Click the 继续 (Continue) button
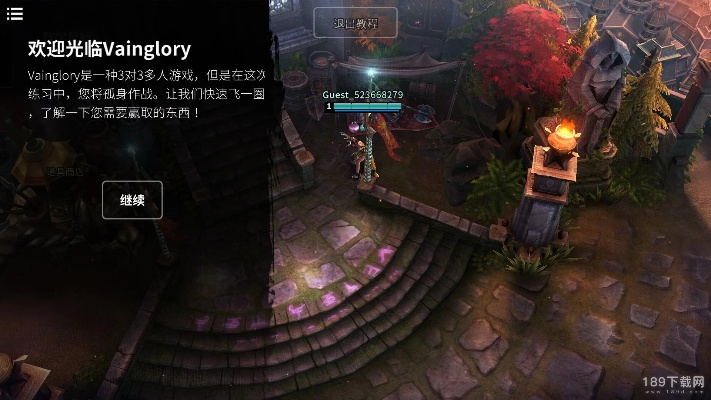 pos(132,200)
